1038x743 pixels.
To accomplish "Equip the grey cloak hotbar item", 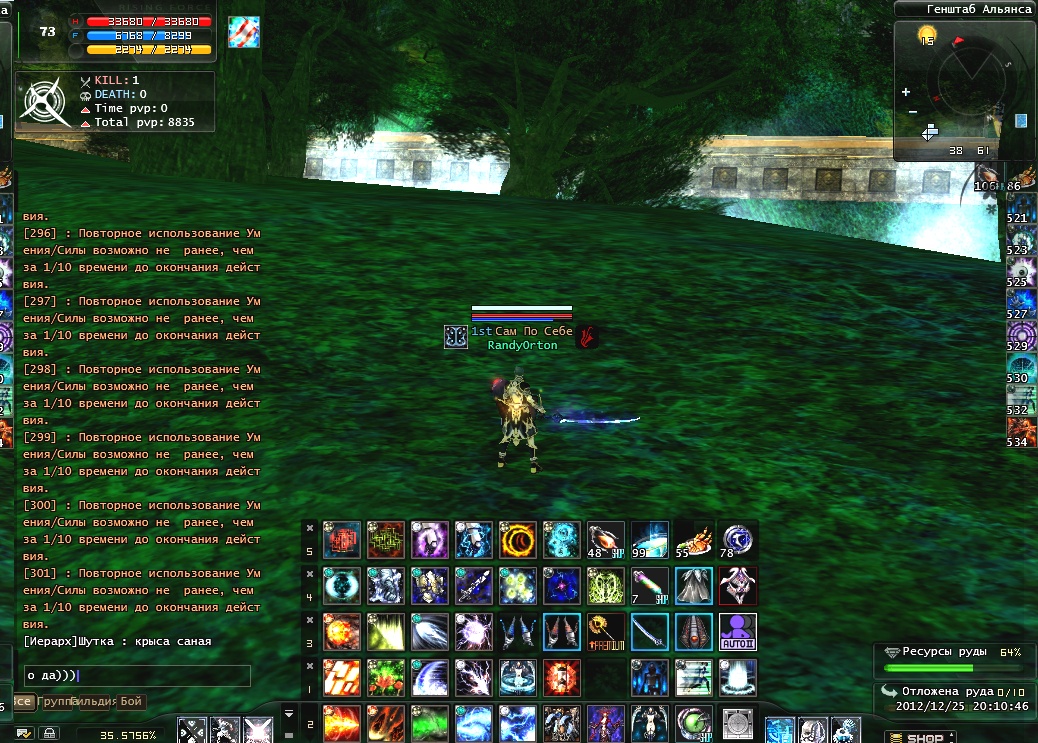I will click(694, 586).
